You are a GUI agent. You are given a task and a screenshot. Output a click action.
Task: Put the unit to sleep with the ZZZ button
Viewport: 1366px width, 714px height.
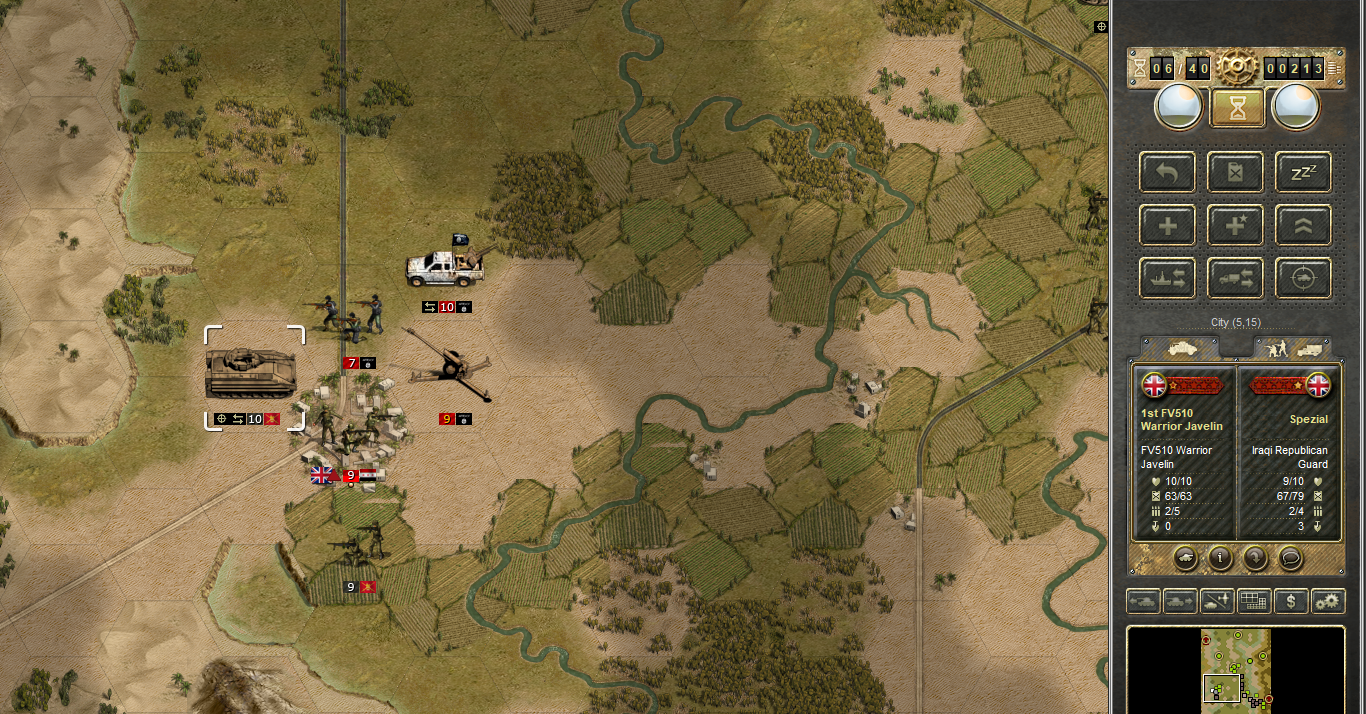coord(1303,173)
